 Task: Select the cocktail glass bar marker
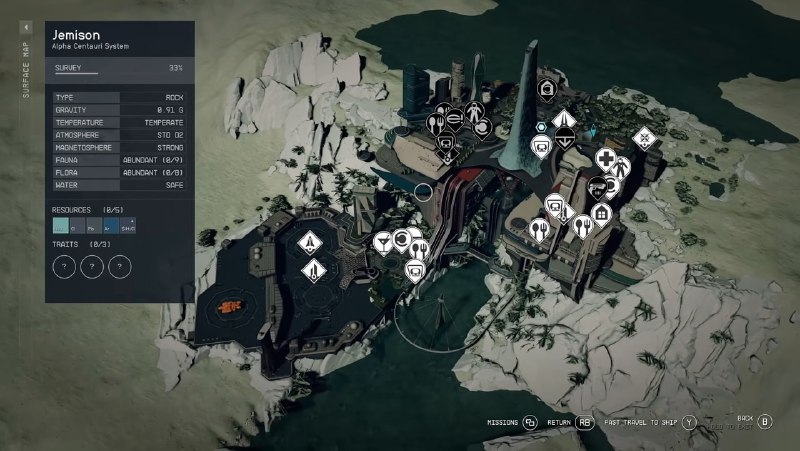click(x=383, y=241)
